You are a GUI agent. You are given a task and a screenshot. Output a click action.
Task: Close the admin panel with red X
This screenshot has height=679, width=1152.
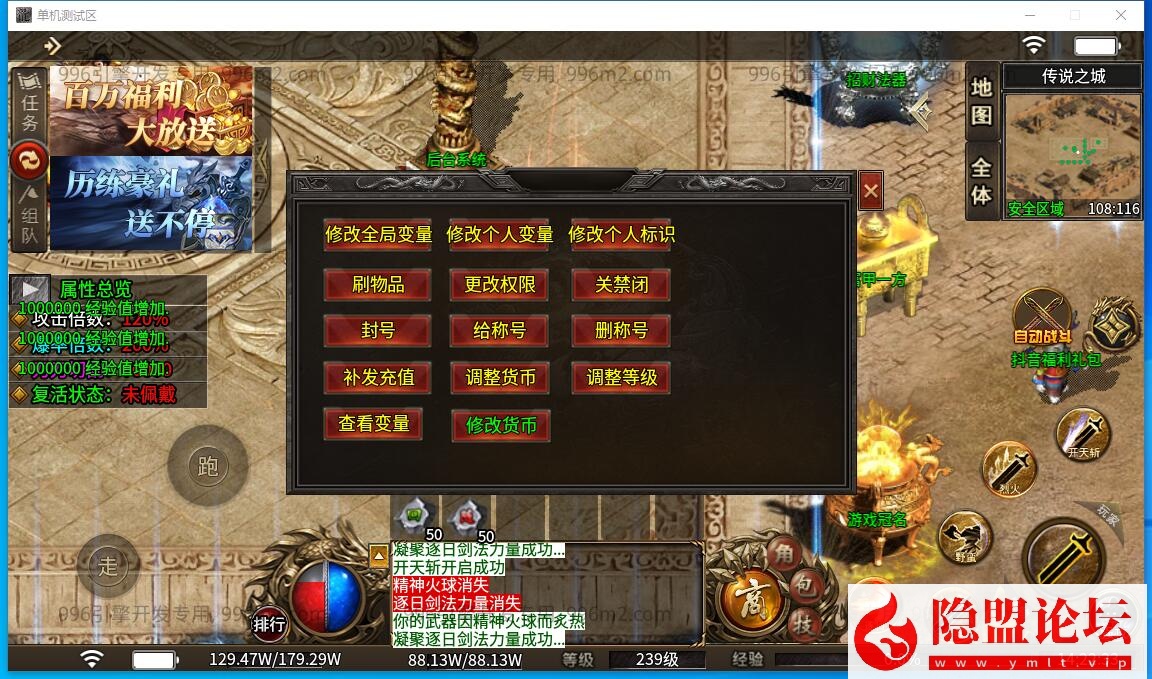coord(871,190)
